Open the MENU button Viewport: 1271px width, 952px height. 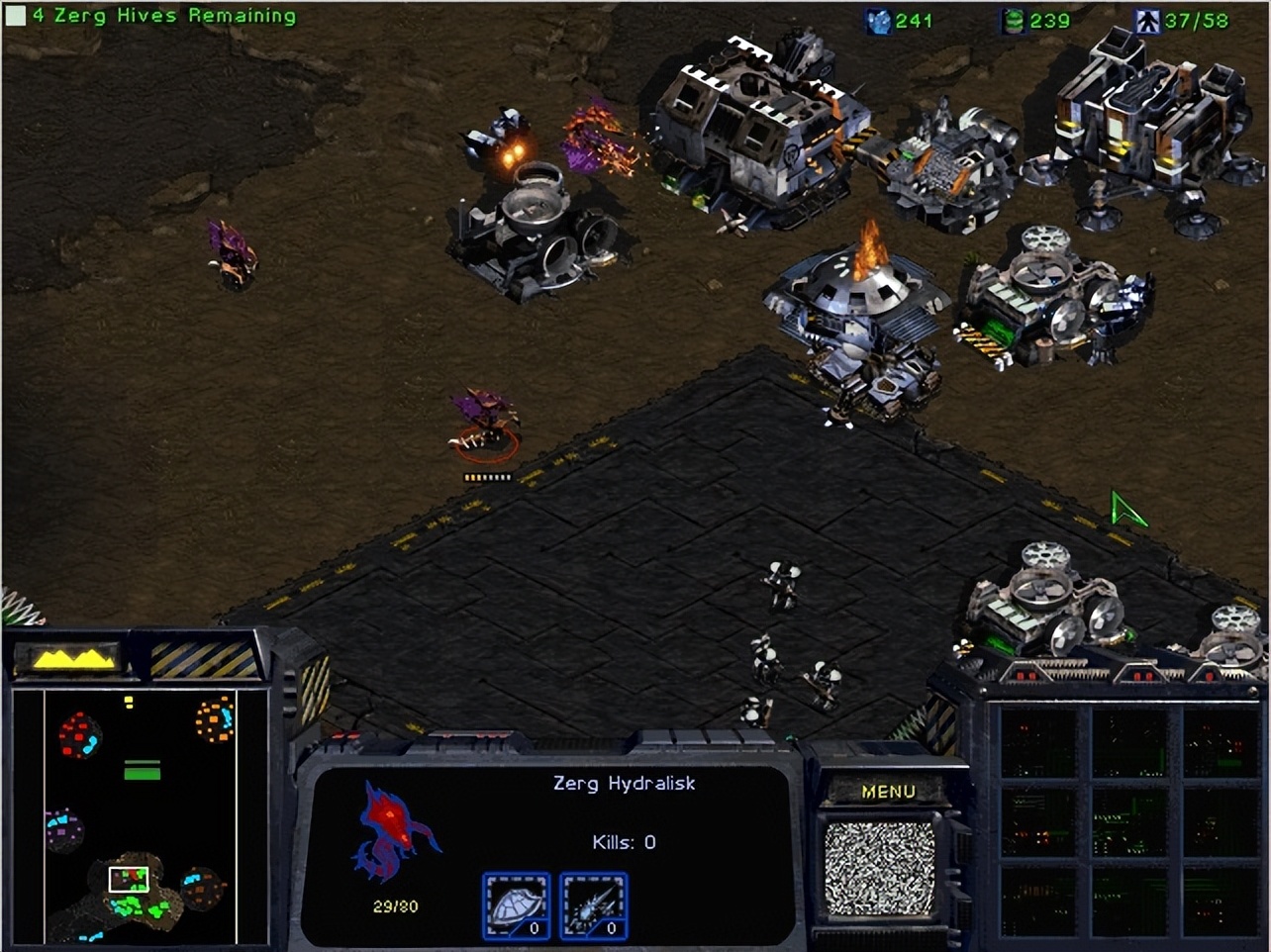[x=890, y=791]
